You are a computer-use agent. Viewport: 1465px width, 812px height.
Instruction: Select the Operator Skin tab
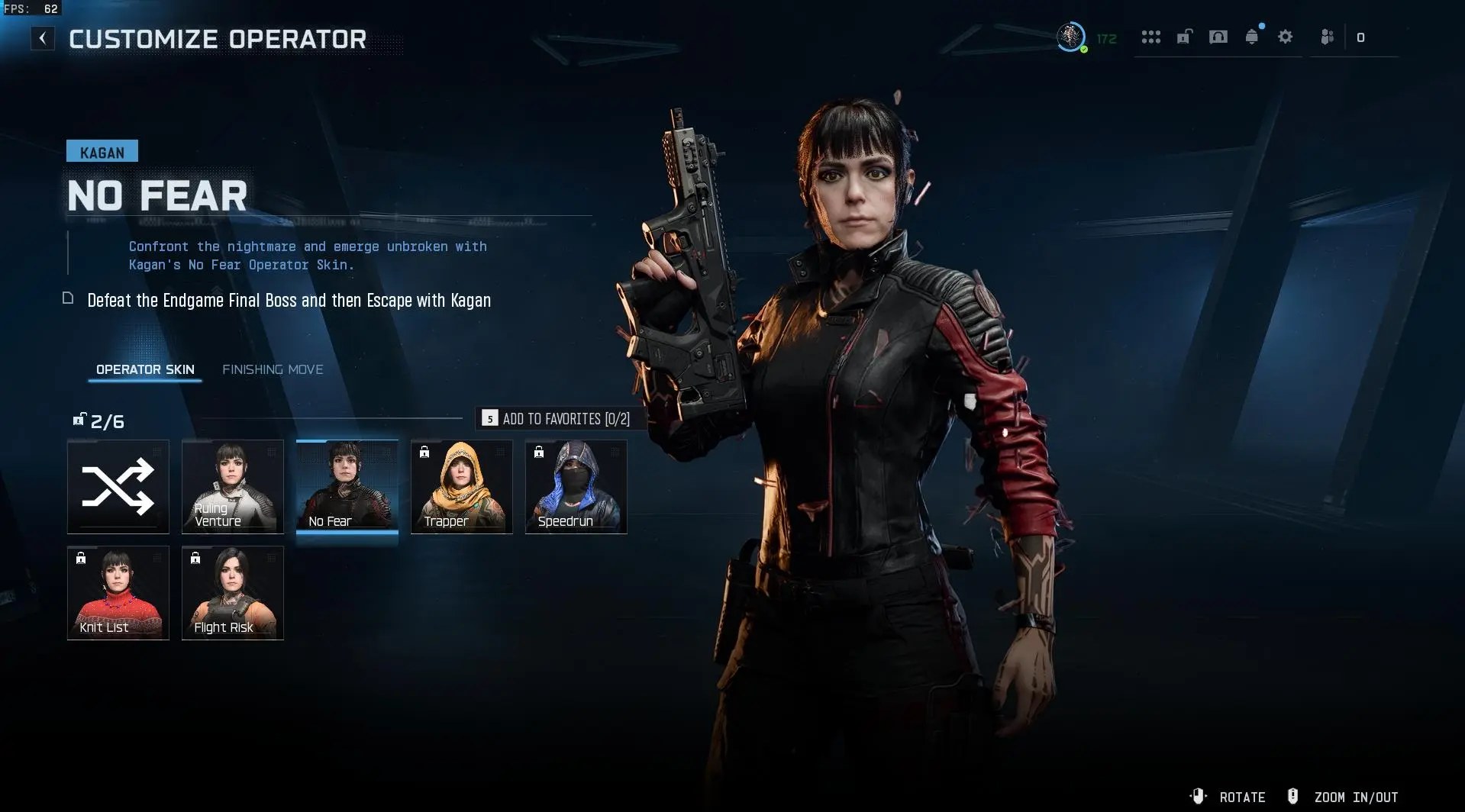click(145, 369)
